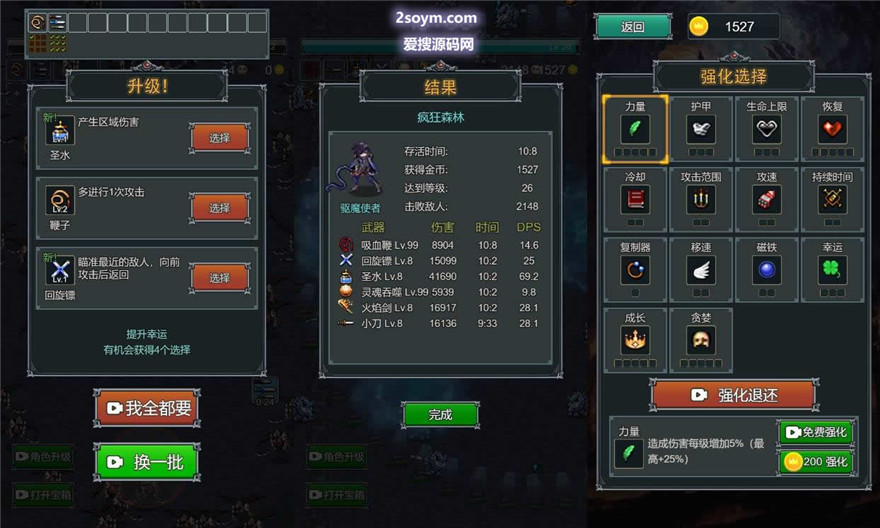Confirm results with 完成 button
The width and height of the screenshot is (880, 528).
pos(440,414)
